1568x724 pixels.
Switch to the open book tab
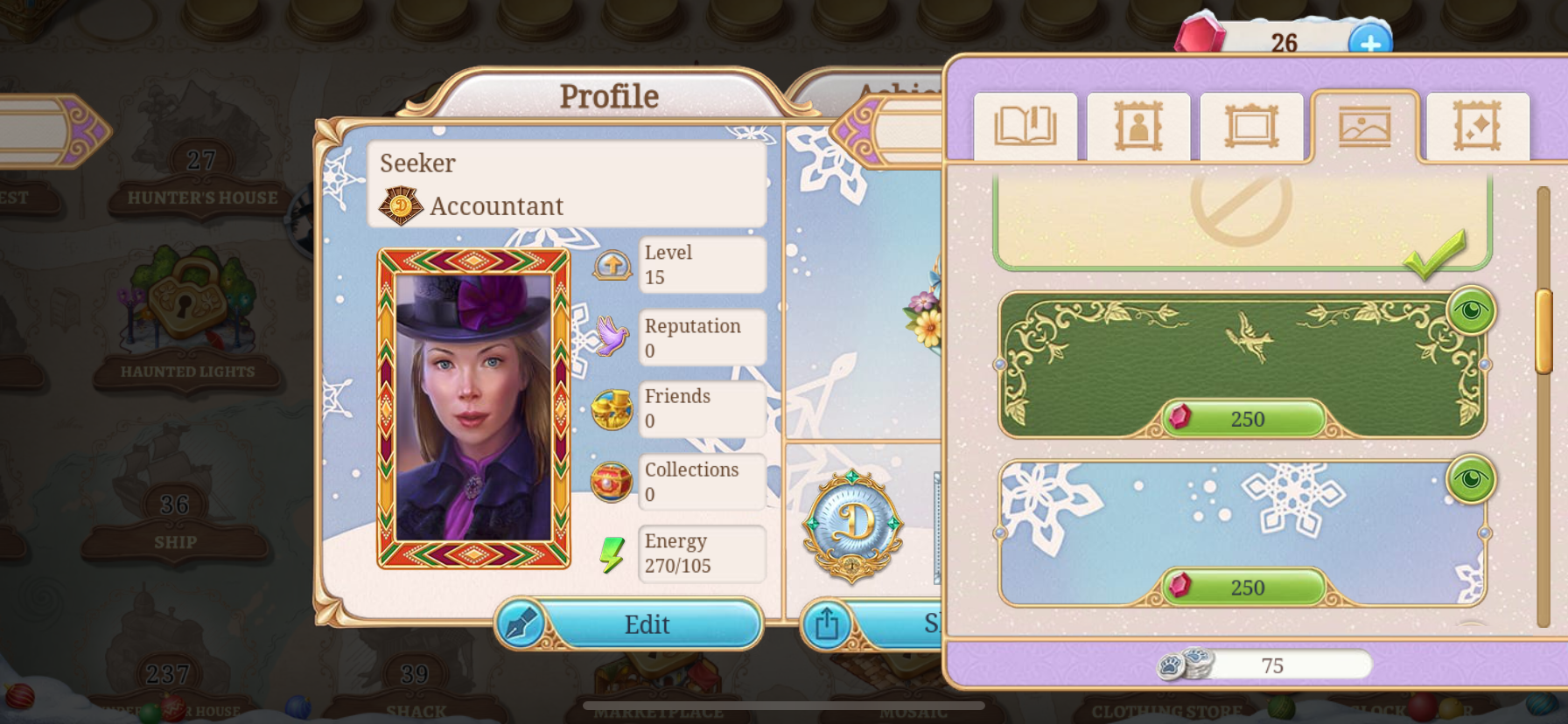click(x=1025, y=127)
